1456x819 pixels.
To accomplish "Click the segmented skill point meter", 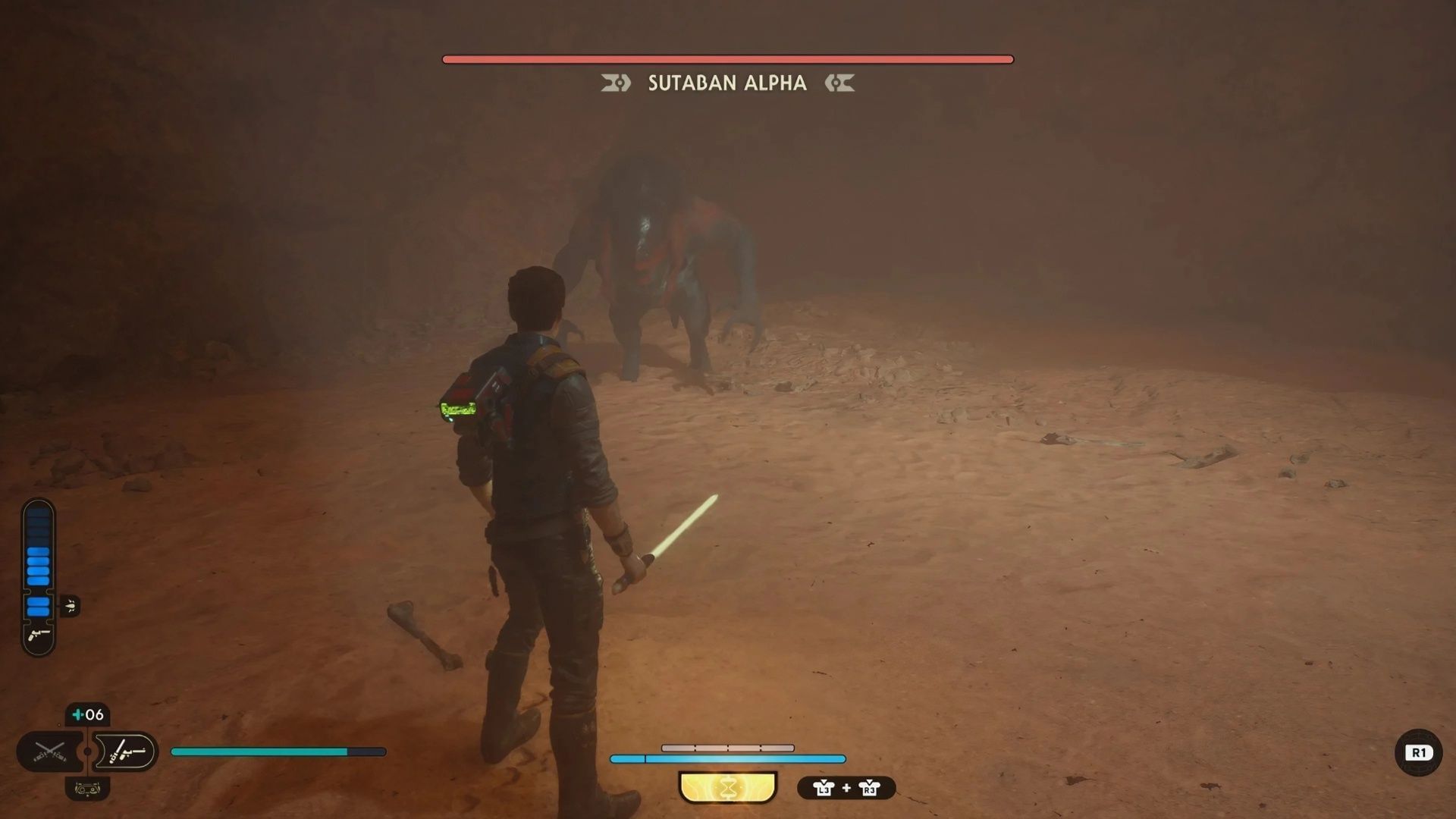I will click(728, 748).
